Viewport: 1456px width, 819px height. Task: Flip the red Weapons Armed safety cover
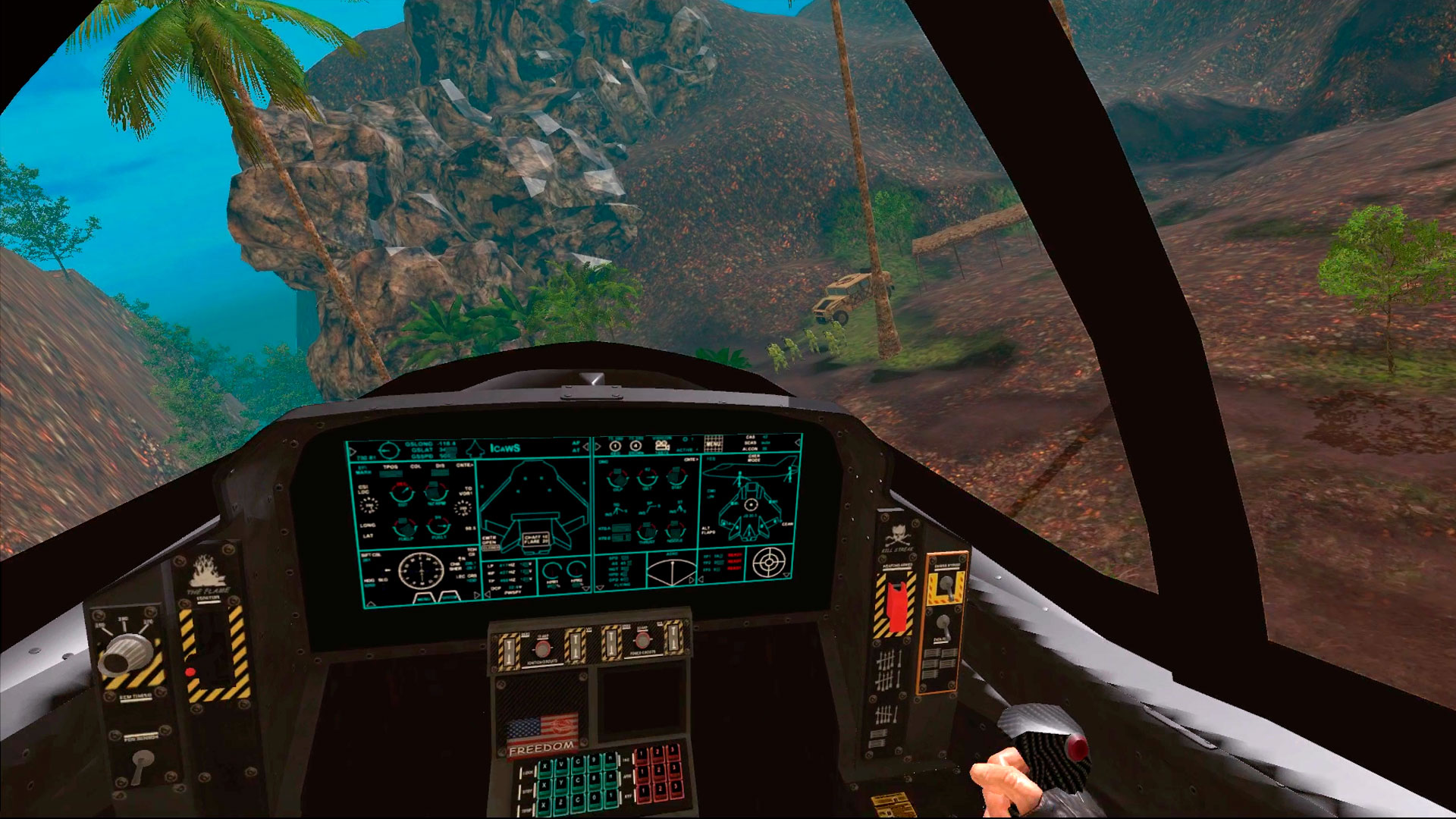tap(896, 607)
